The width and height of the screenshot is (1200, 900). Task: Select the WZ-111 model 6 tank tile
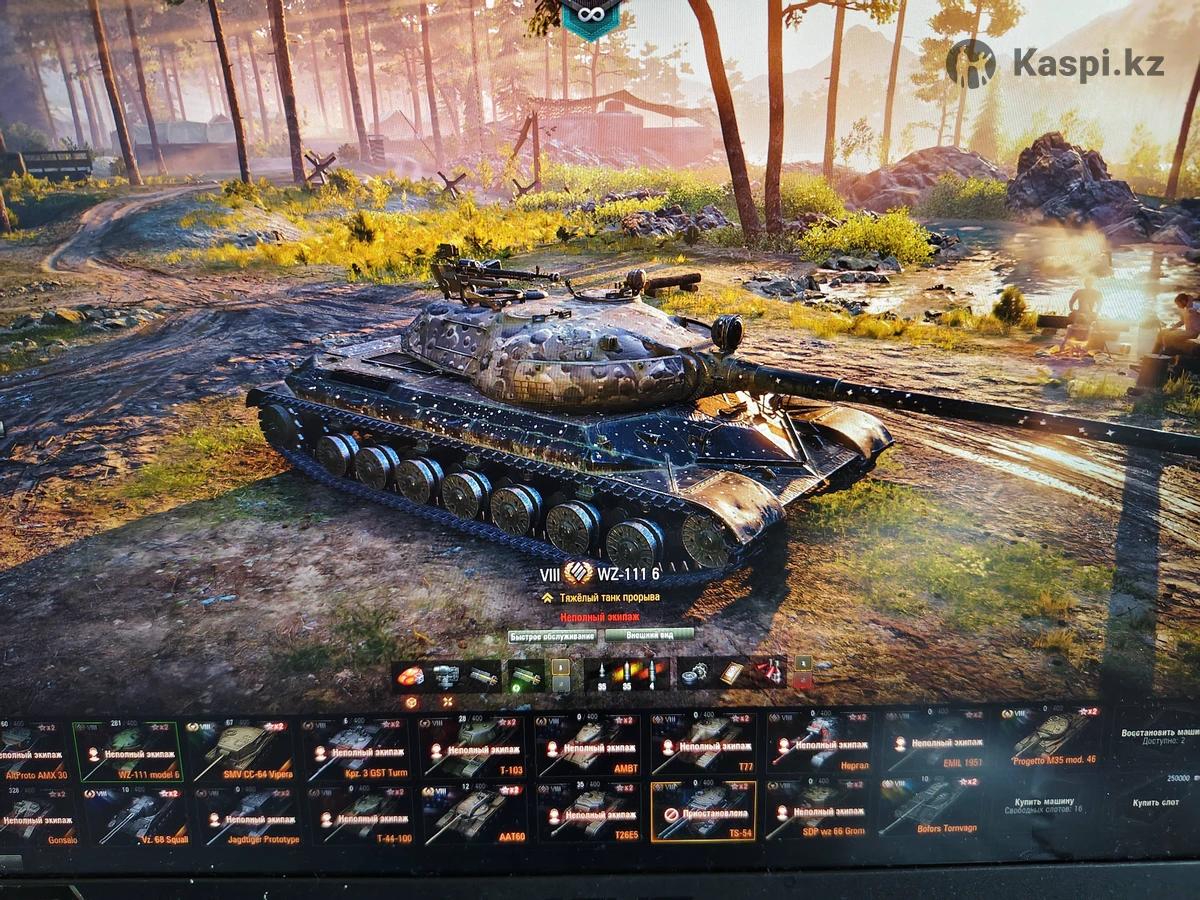pyautogui.click(x=129, y=750)
